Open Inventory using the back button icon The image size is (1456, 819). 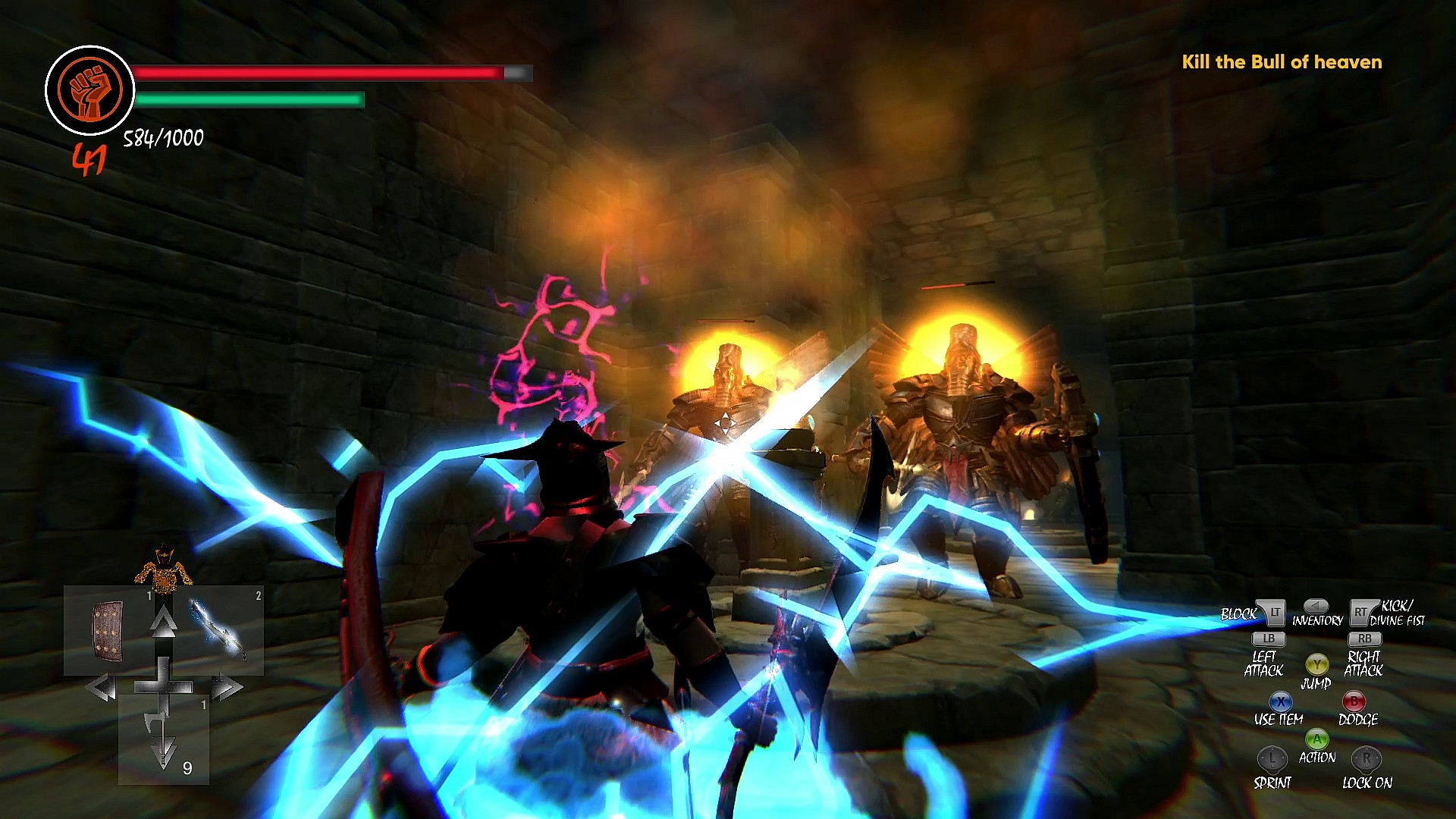coord(1316,607)
